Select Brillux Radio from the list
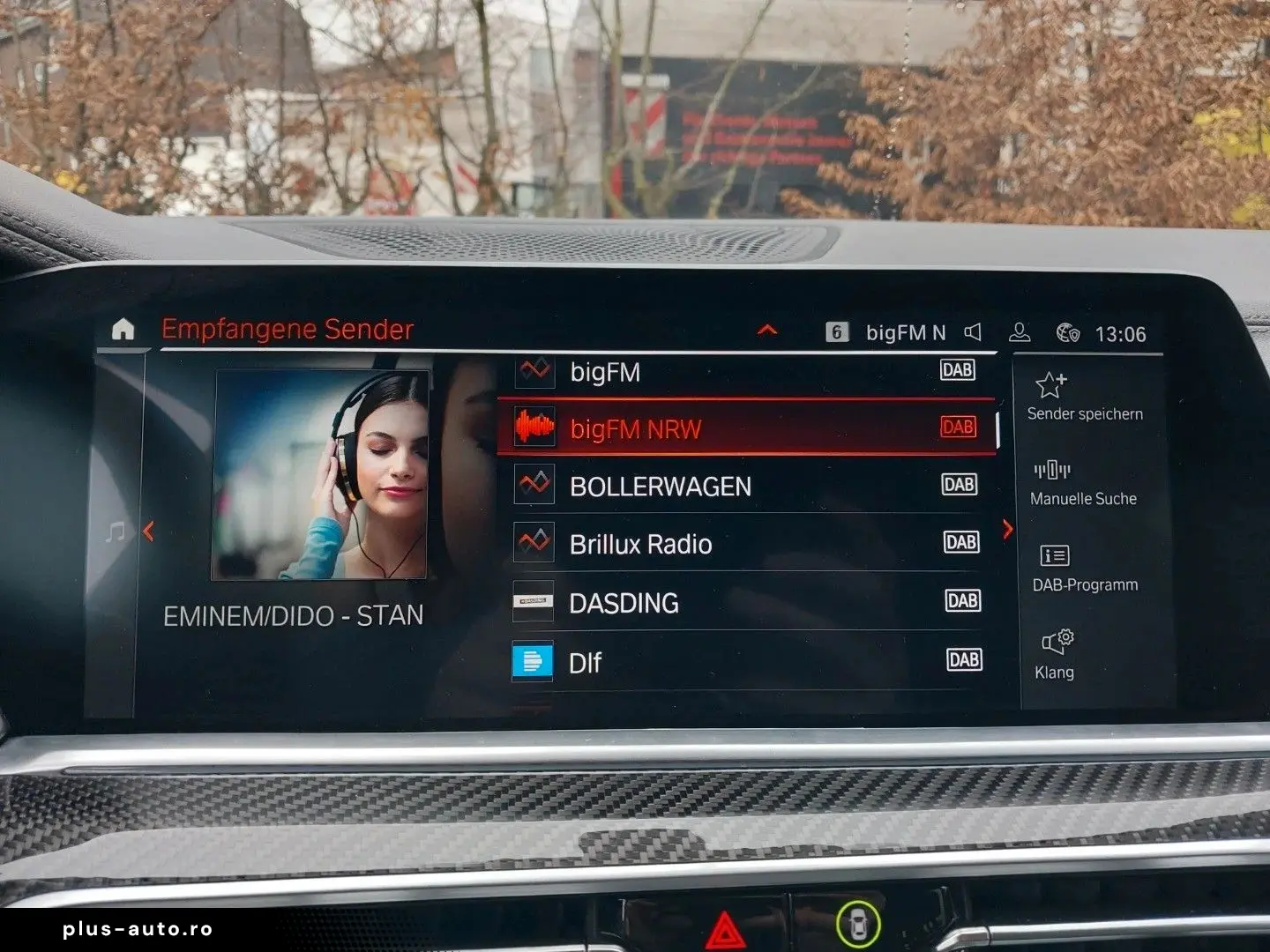 click(745, 544)
